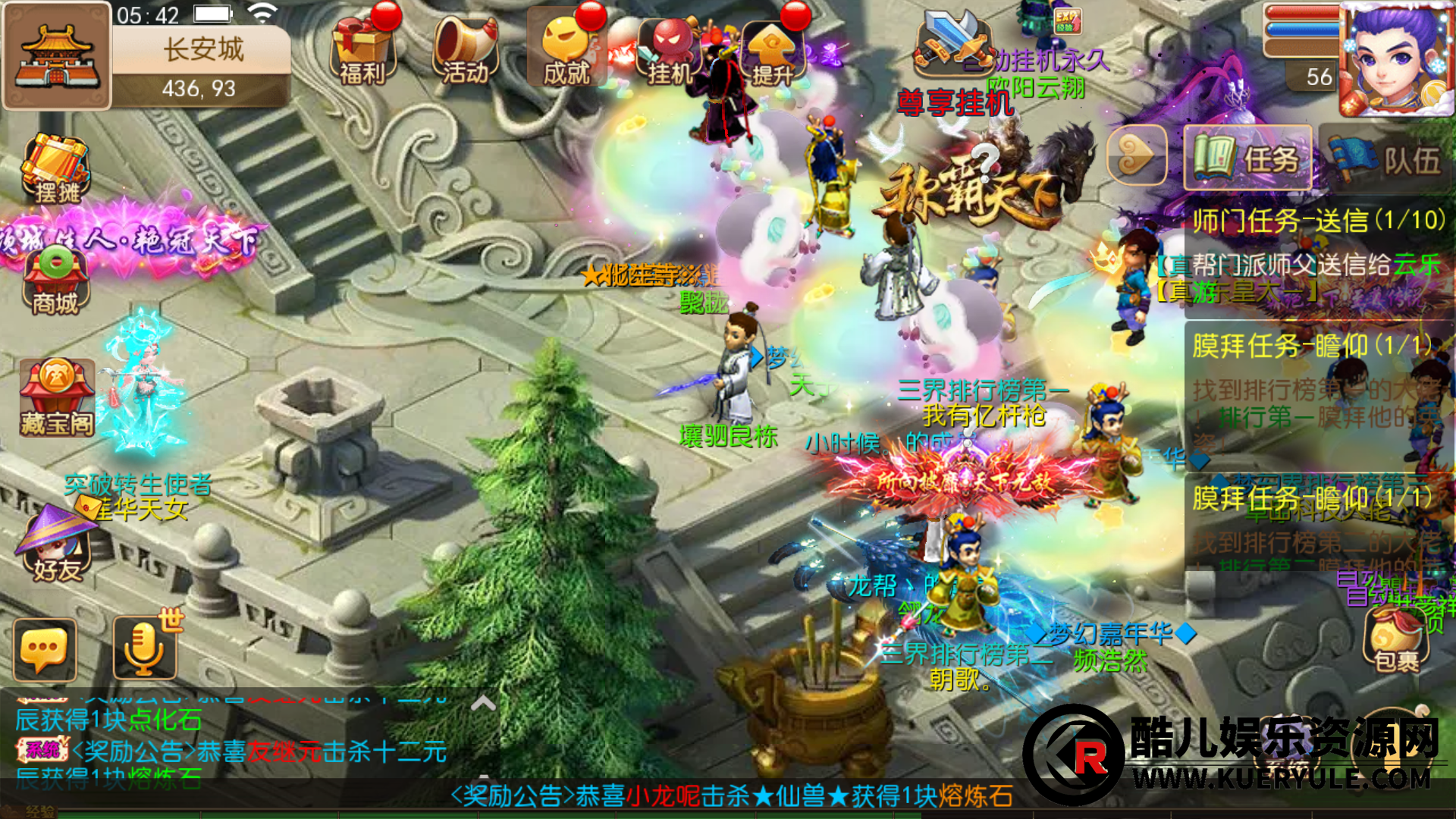This screenshot has height=819, width=1456.
Task: Activate the voice microphone button
Action: 144,648
